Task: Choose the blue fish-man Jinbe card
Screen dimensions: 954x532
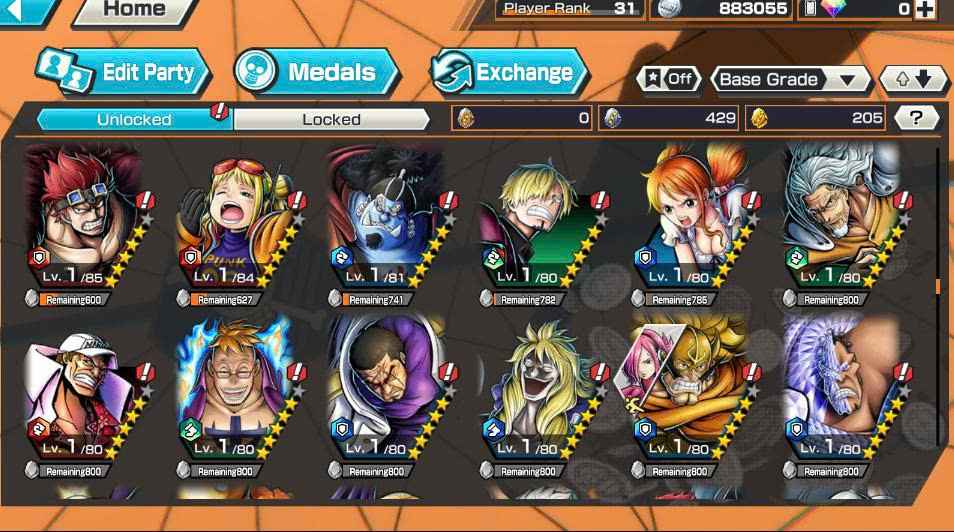Action: point(386,222)
